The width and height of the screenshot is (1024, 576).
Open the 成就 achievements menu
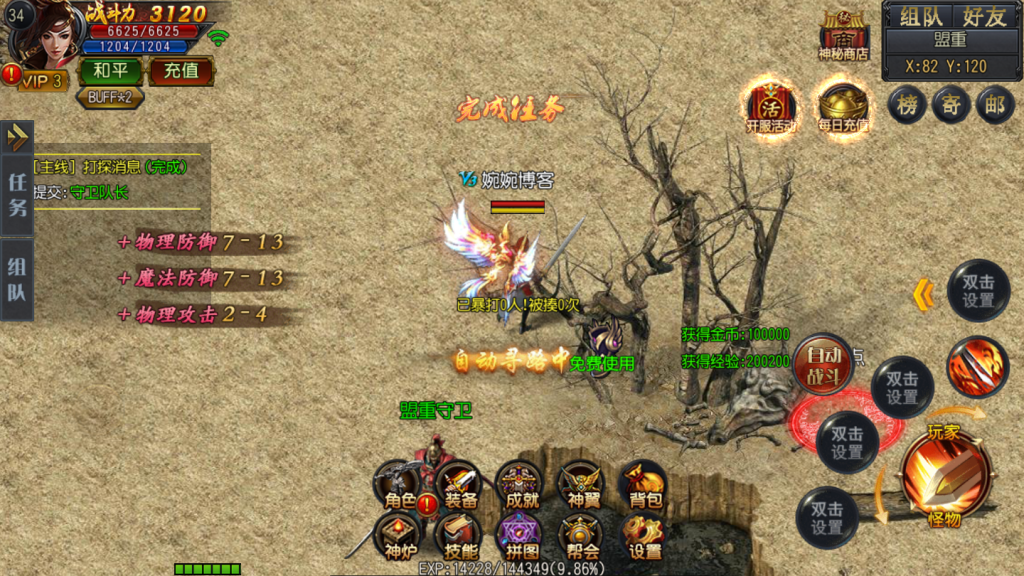pos(519,485)
